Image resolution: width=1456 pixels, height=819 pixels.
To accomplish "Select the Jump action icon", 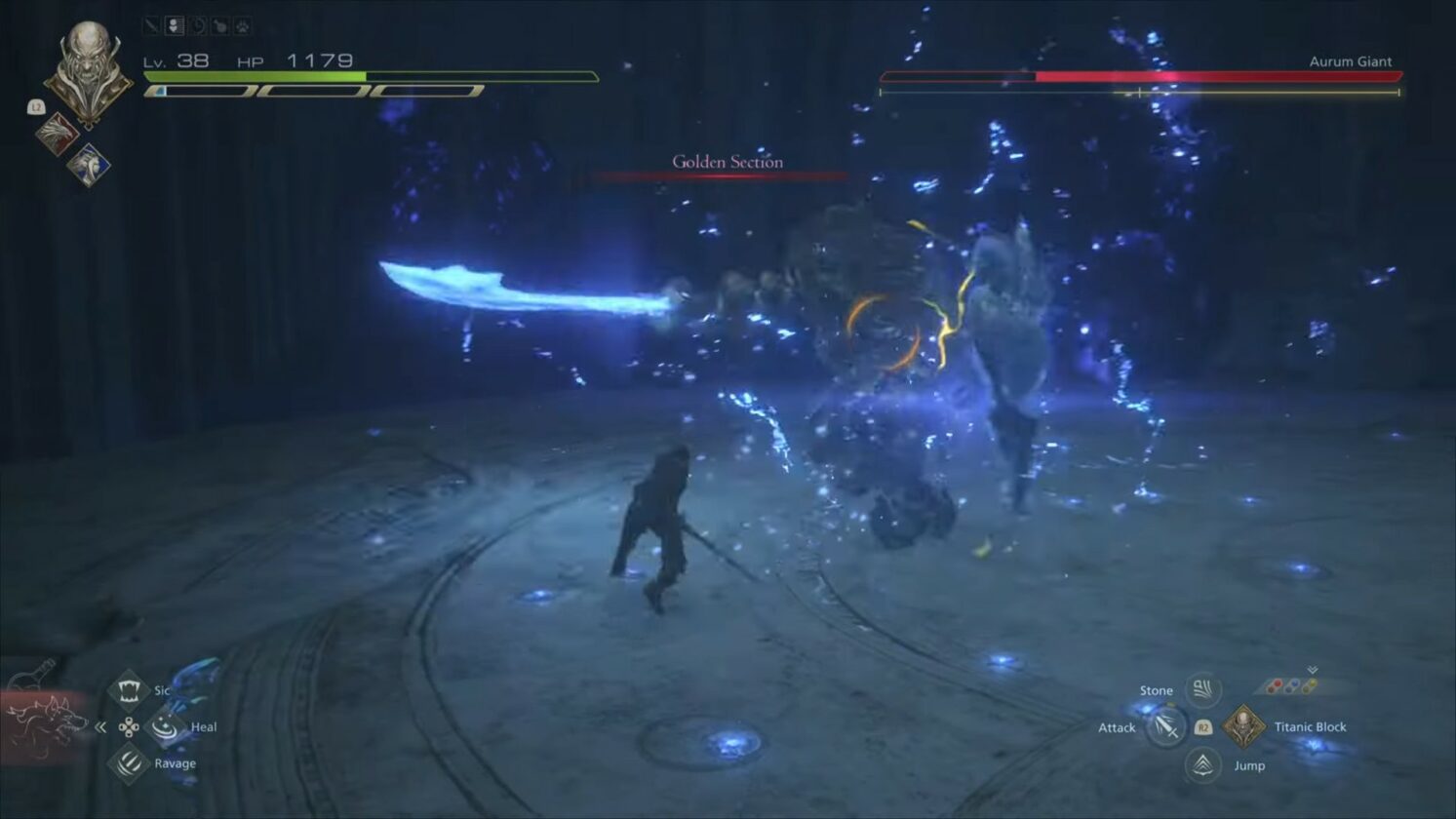I will tap(1201, 764).
